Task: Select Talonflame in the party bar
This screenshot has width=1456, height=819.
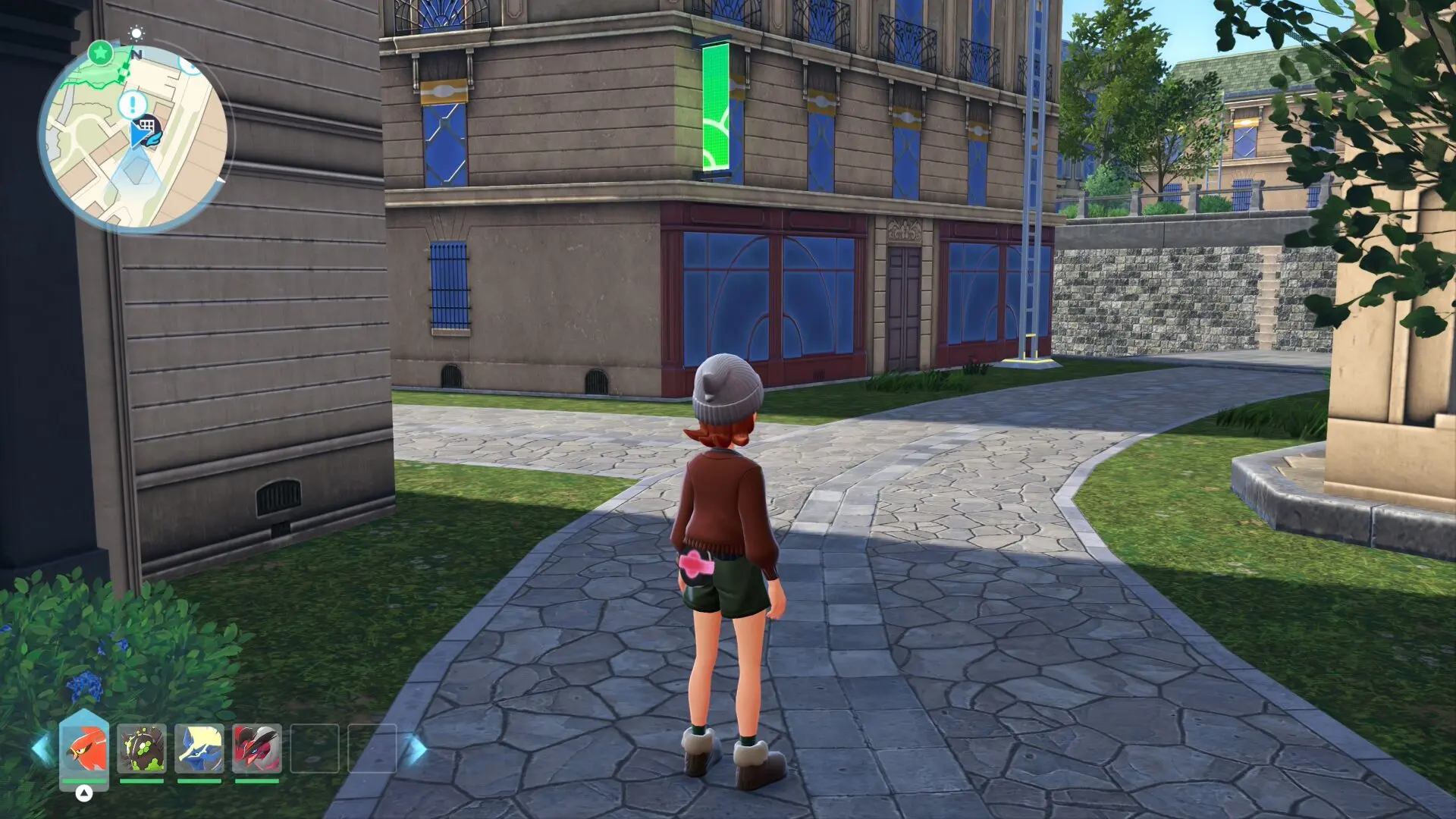Action: coord(84,748)
